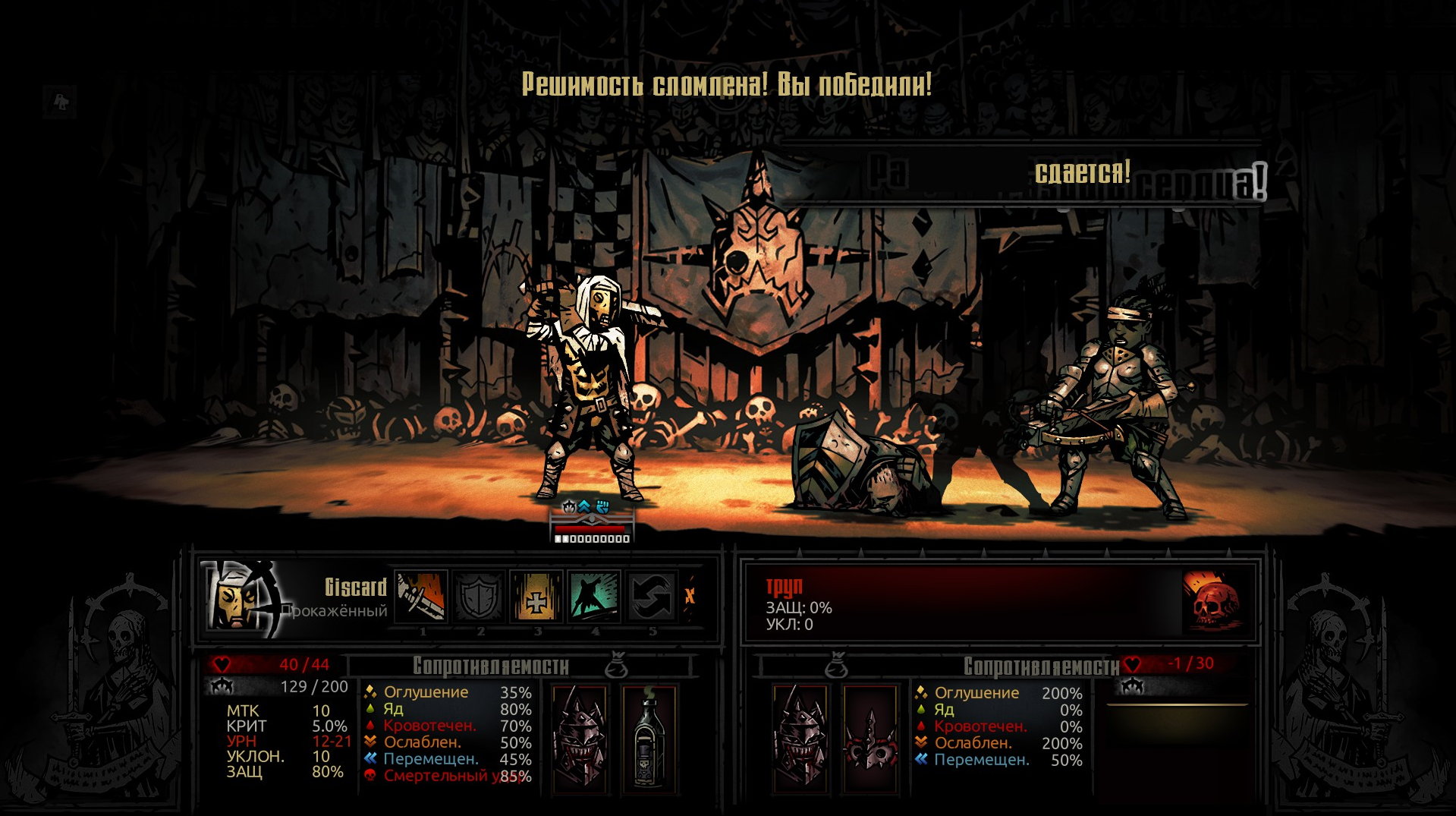Select the greyed-out shield skill

pyautogui.click(x=479, y=597)
